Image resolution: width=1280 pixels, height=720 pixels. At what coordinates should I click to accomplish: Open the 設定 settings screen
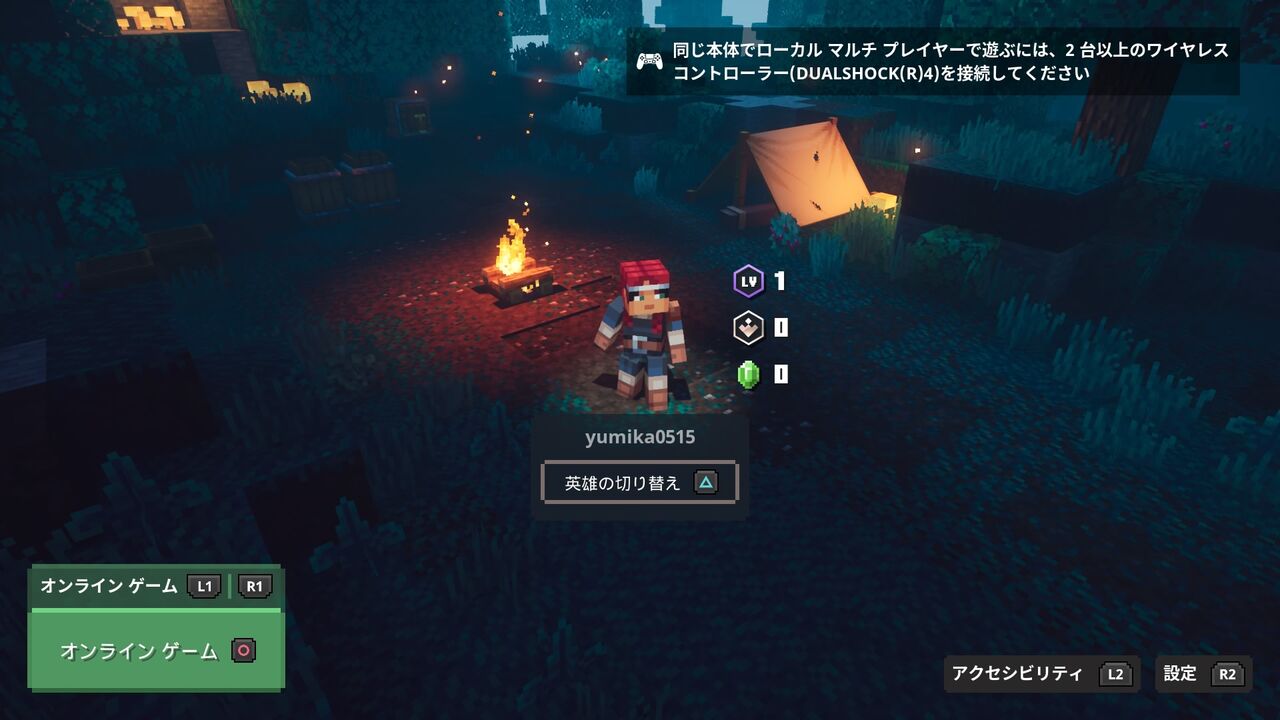tap(1181, 674)
